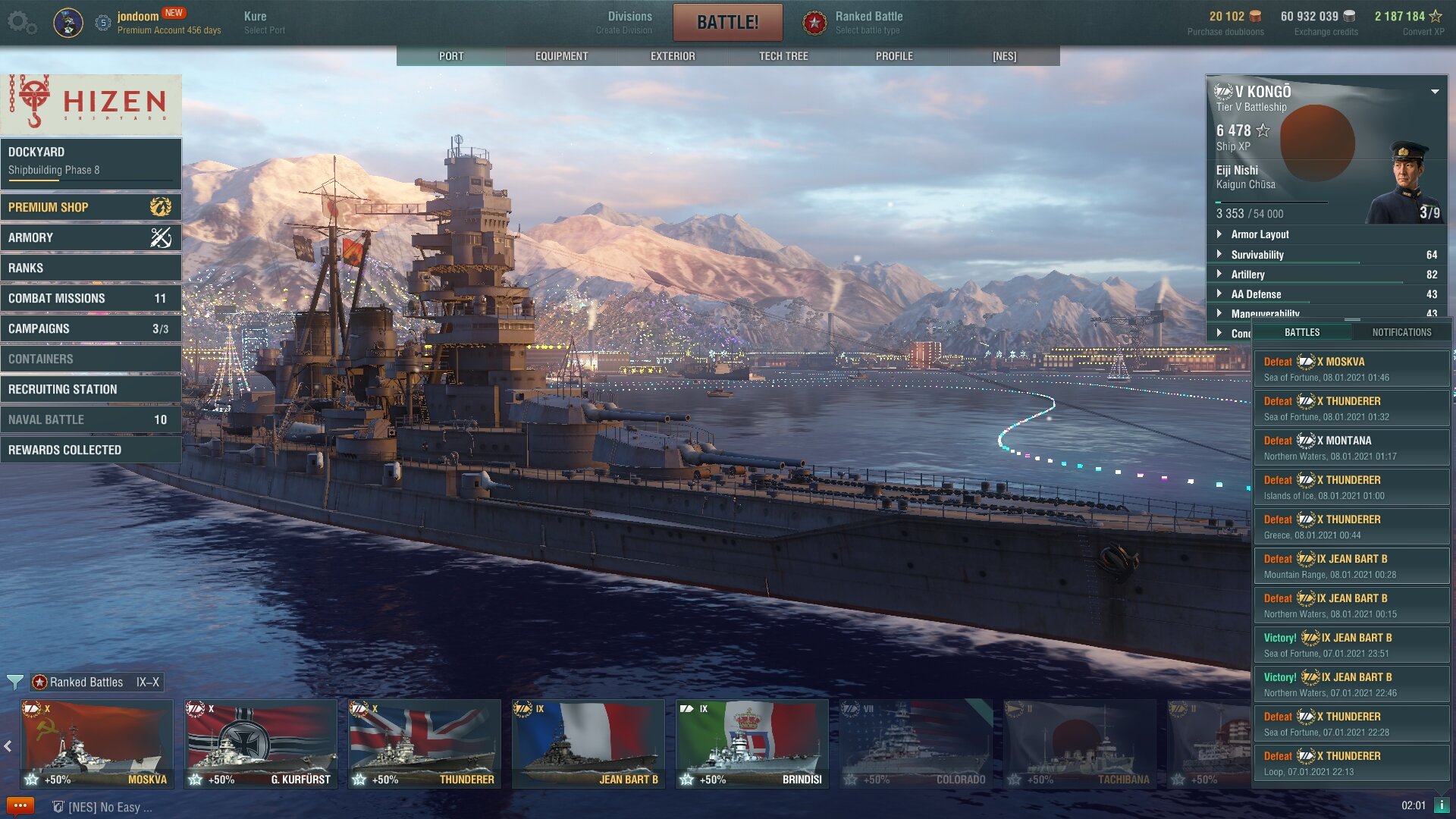Select the Moskva ship in carousel
This screenshot has width=1456, height=819.
coord(97,743)
